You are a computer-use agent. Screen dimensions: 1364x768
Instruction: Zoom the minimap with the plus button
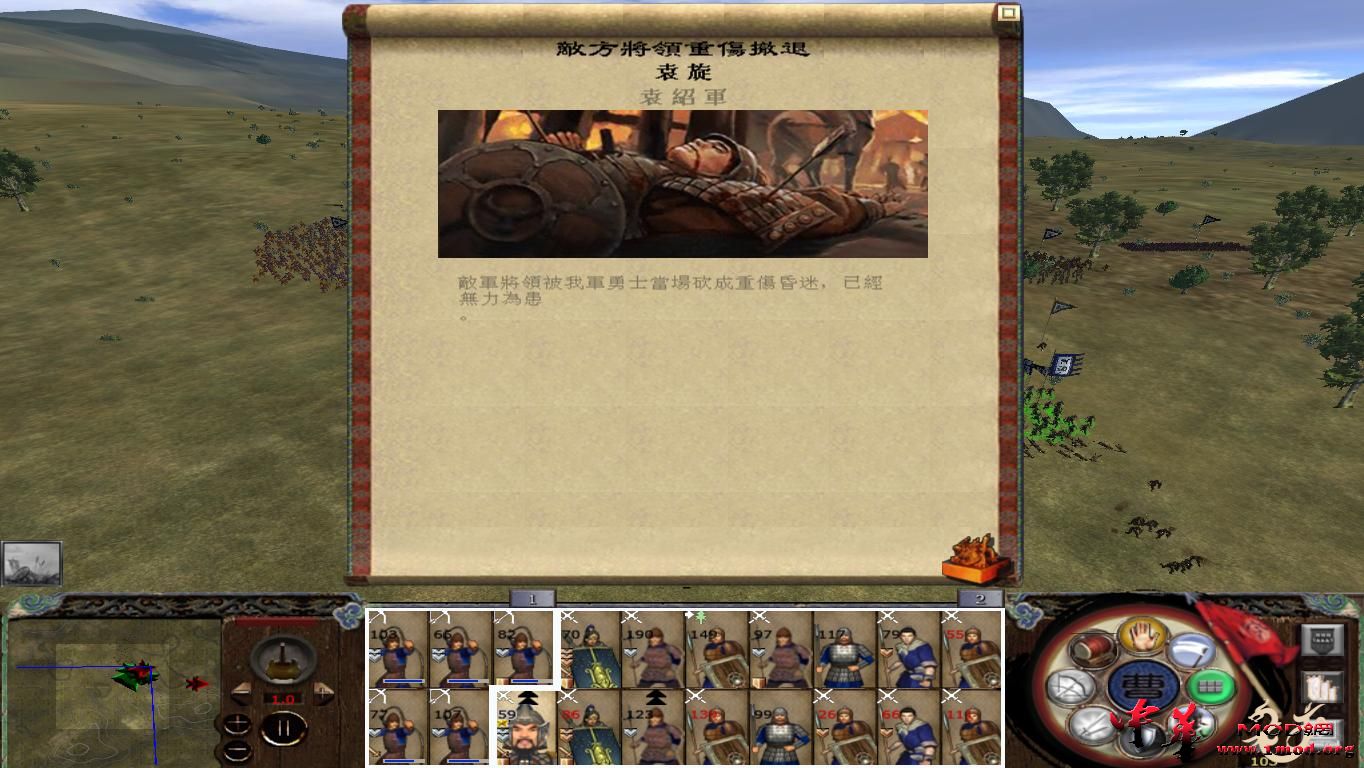(238, 722)
